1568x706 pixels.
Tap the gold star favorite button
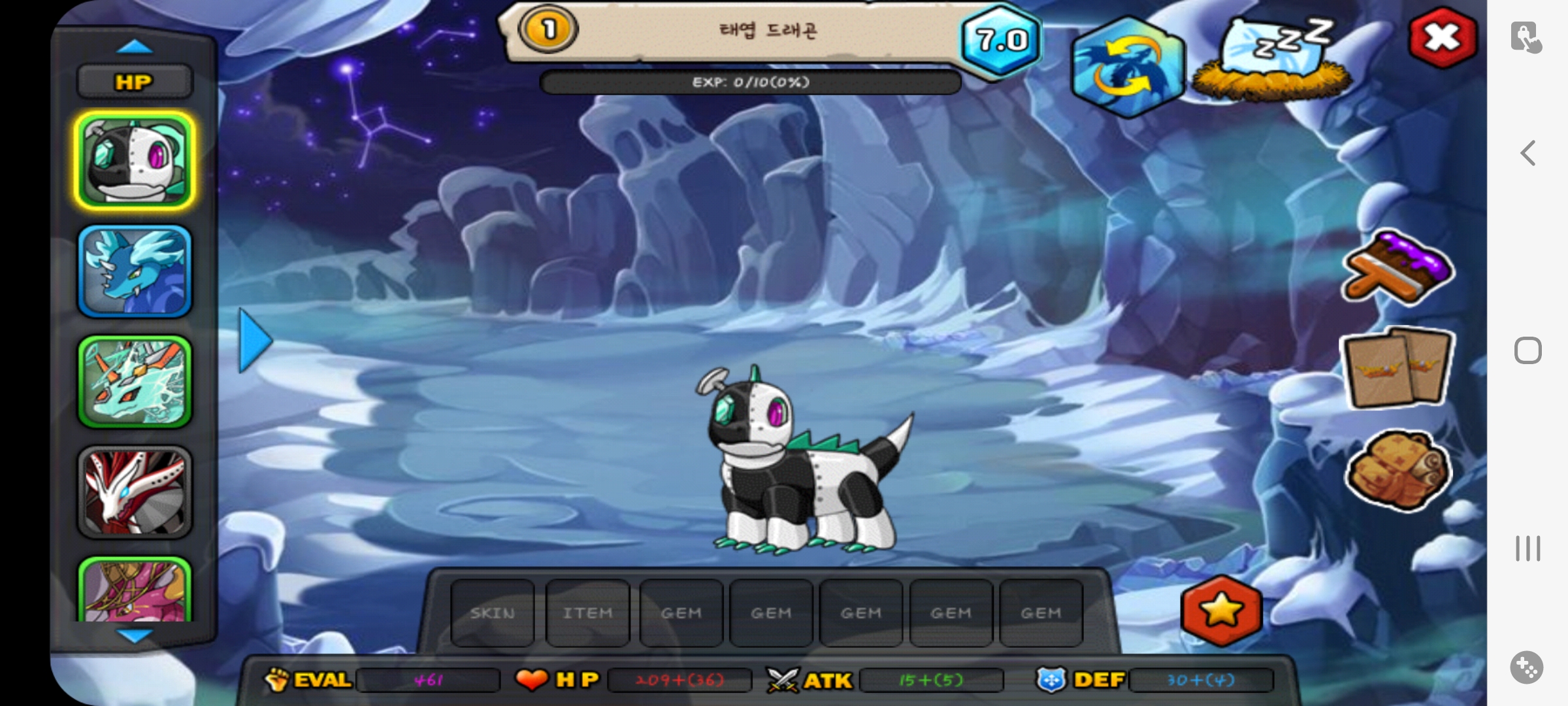point(1221,611)
